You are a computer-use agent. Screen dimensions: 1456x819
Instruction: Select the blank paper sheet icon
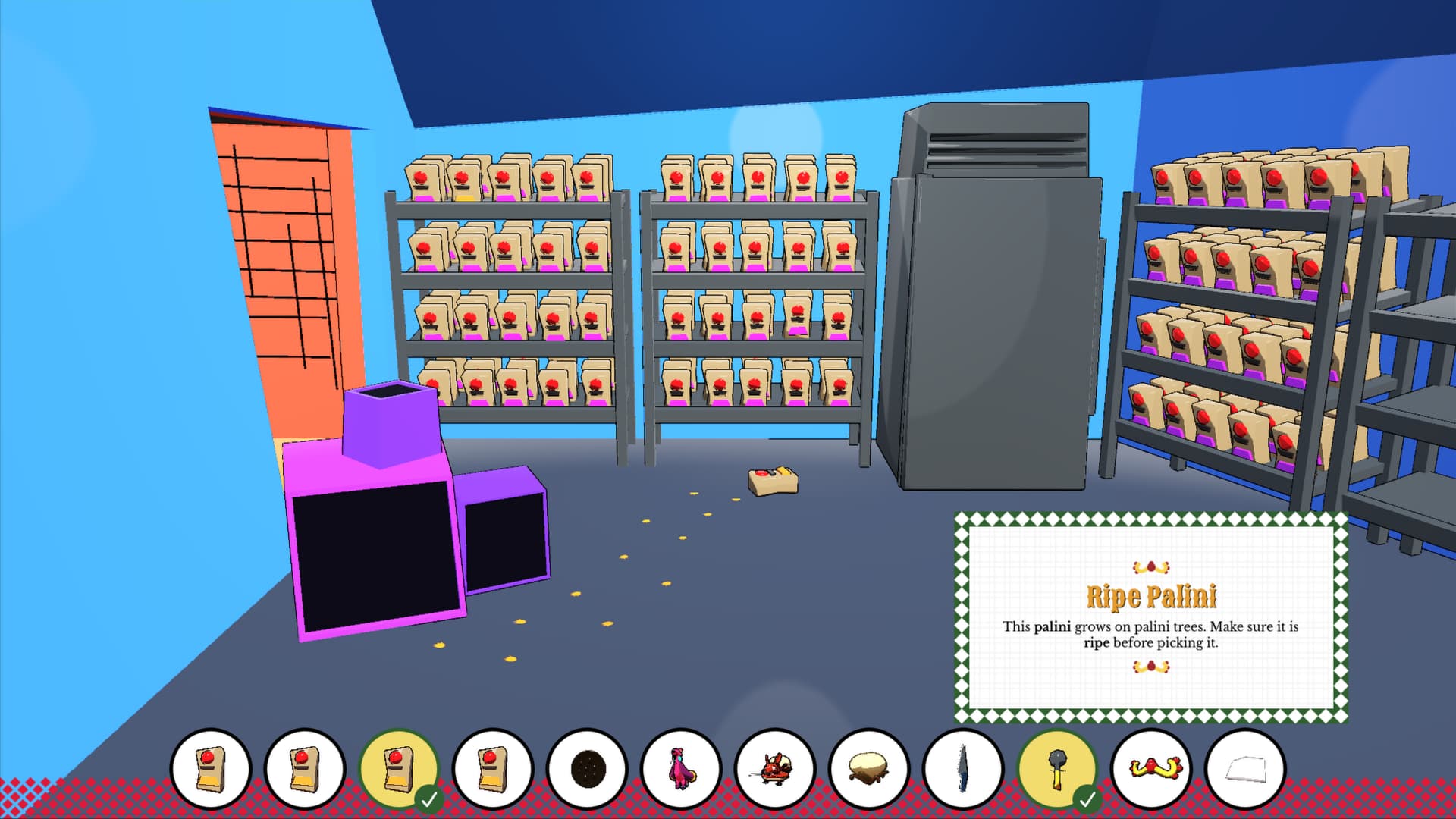1244,769
